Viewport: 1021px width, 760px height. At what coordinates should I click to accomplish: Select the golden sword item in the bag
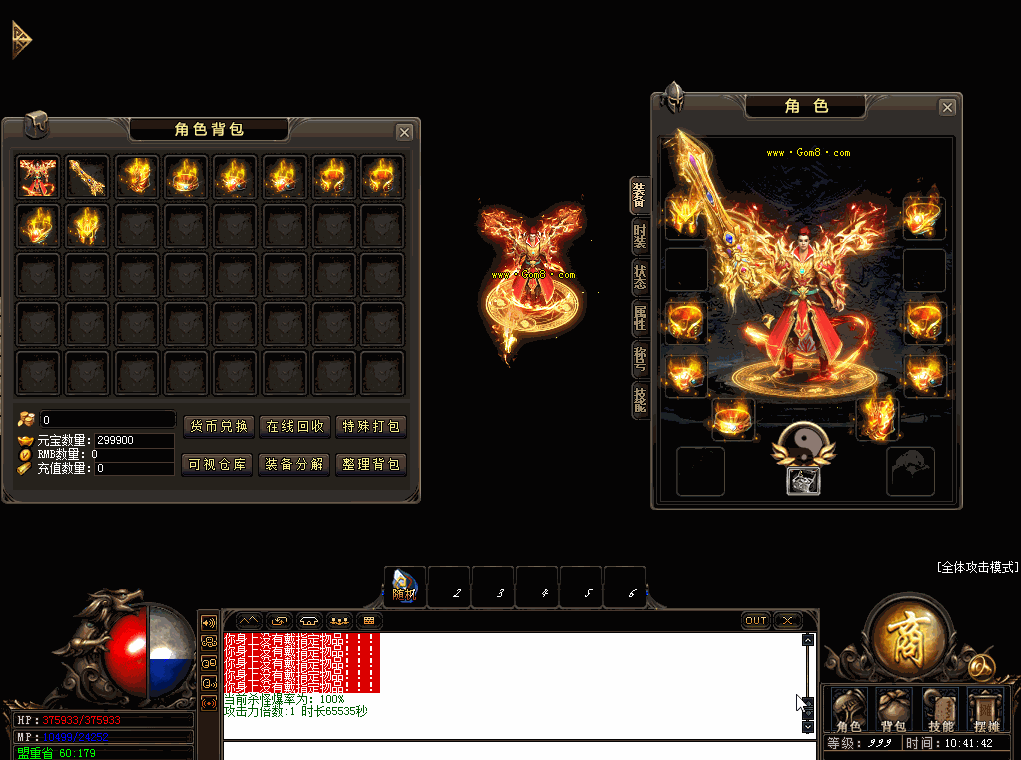point(89,177)
